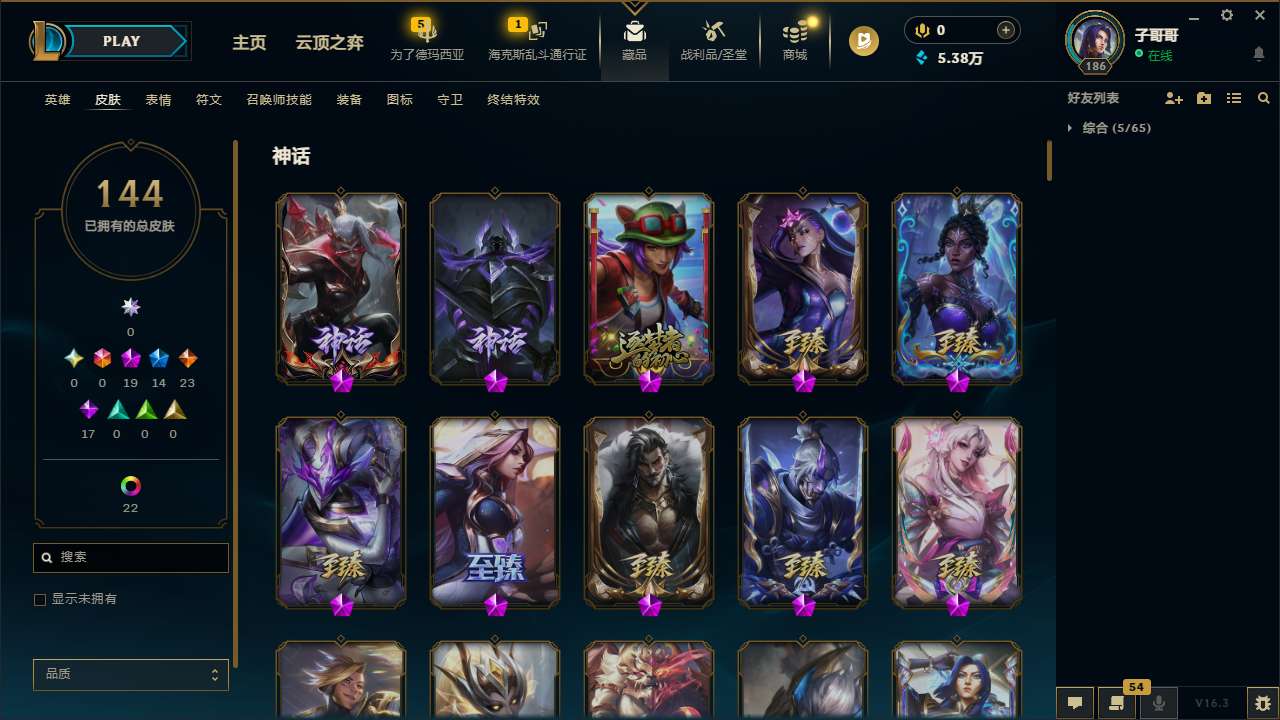Open the 品质 quality dropdown
This screenshot has width=1280, height=720.
[x=130, y=674]
